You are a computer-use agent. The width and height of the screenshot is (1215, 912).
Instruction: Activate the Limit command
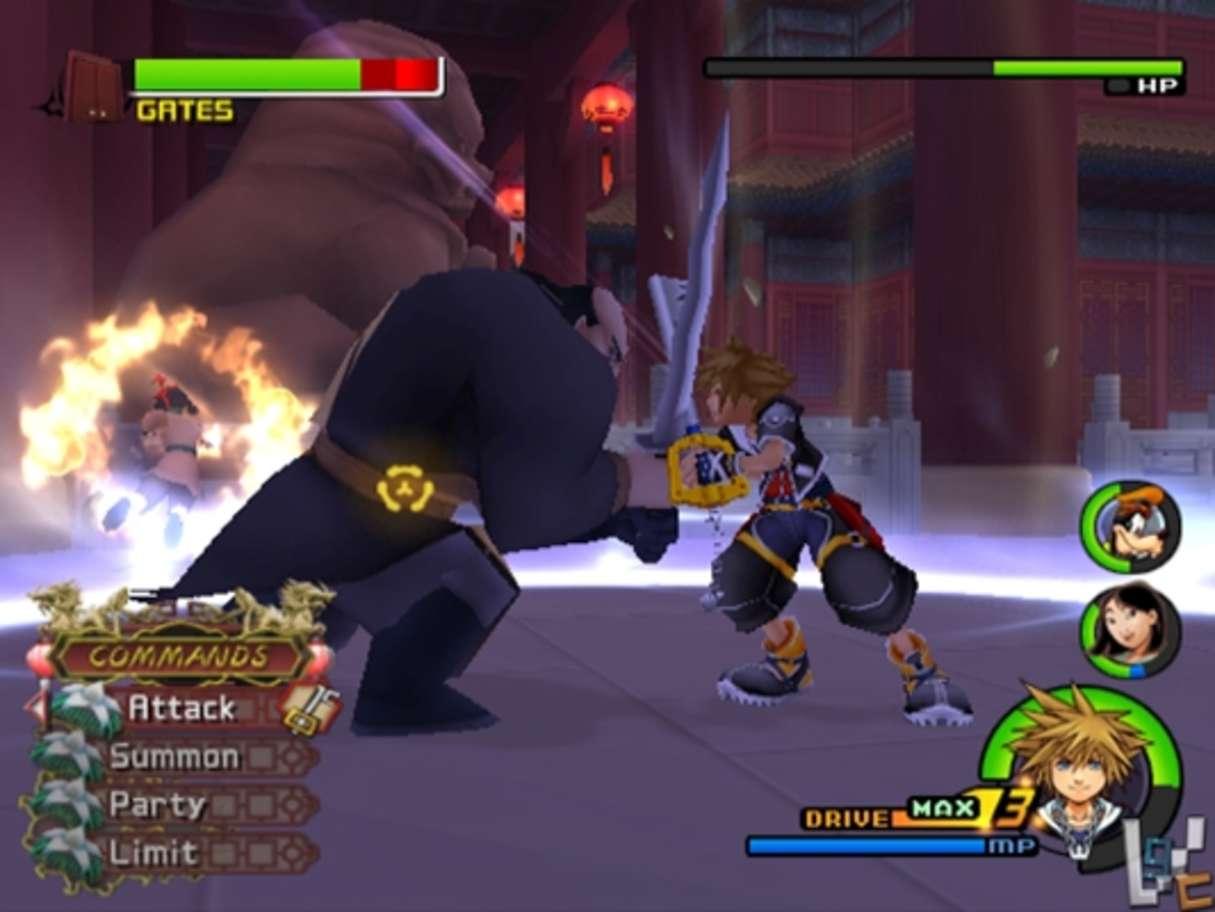[154, 853]
